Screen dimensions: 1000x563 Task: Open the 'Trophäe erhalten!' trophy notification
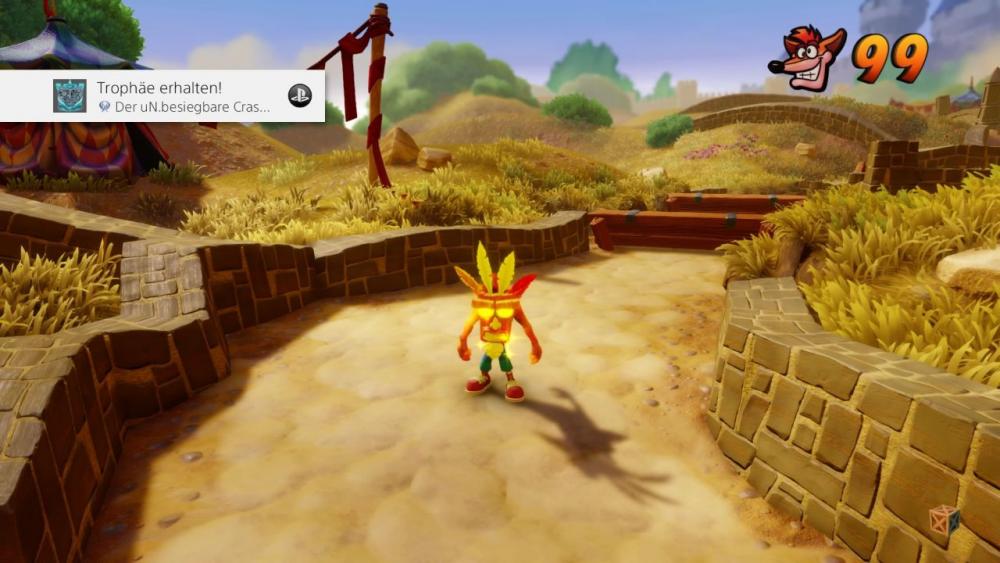click(180, 96)
